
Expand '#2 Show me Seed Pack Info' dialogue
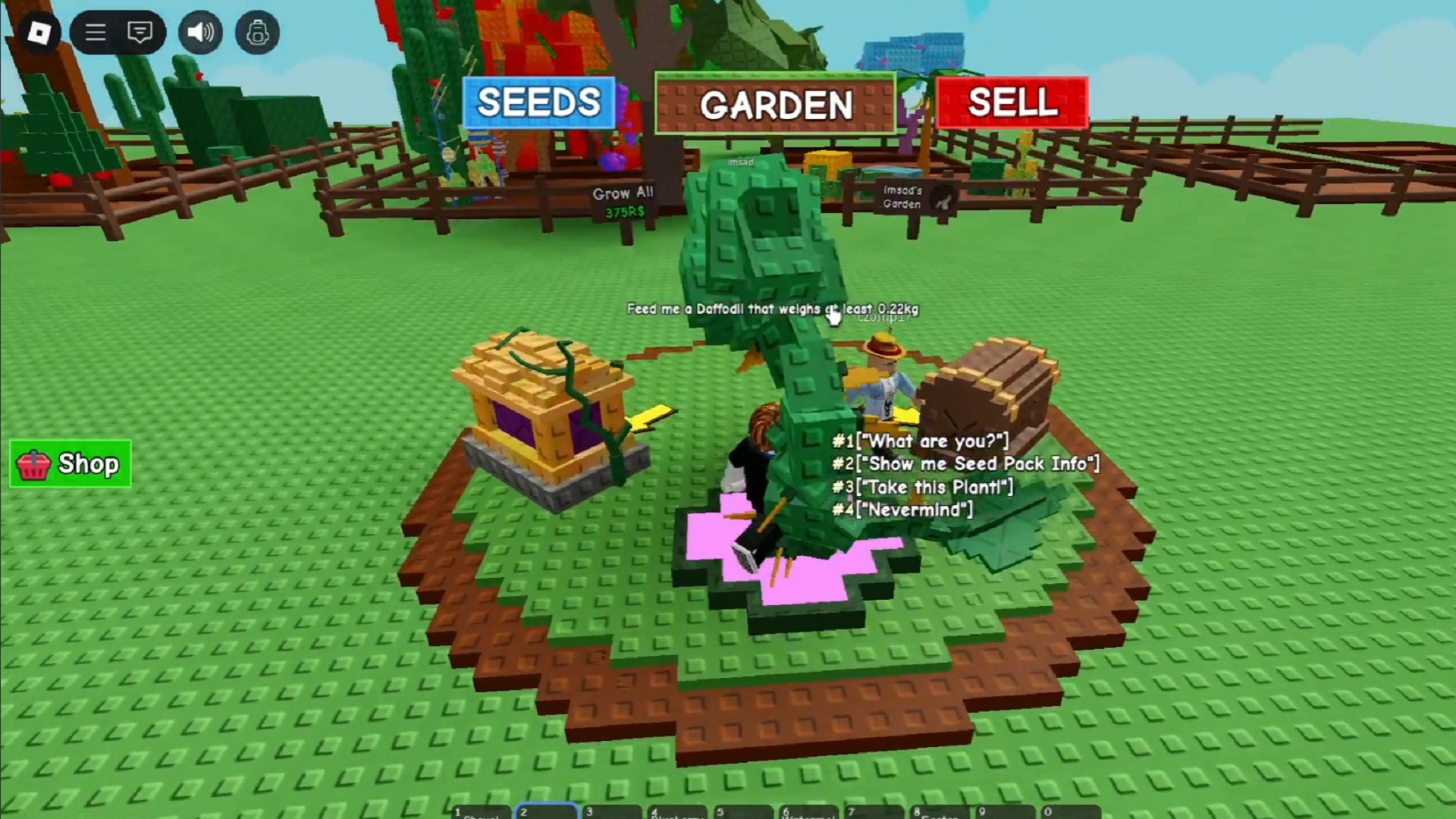966,464
